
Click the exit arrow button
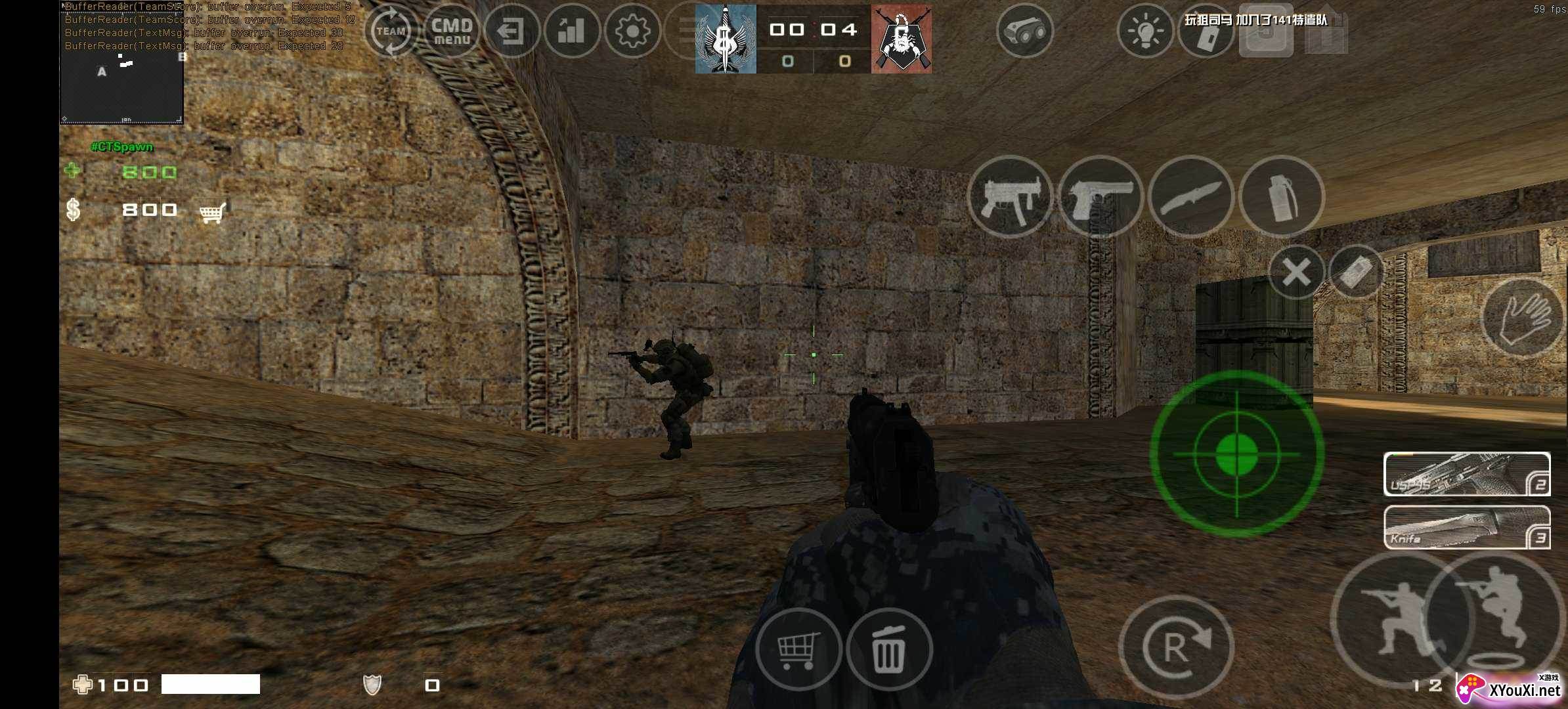point(511,31)
